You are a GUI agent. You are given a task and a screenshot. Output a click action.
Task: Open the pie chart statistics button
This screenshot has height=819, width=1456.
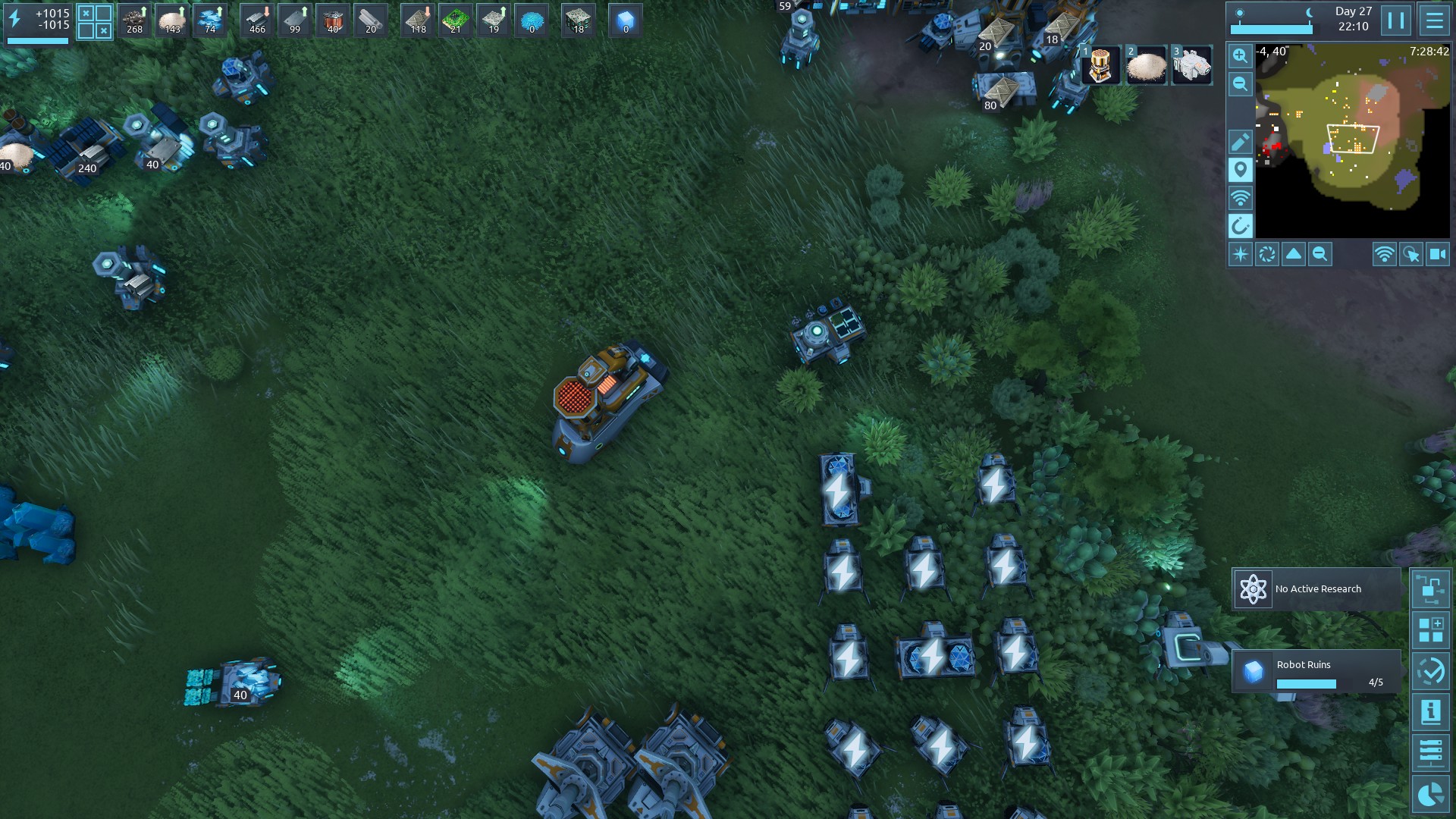[1430, 794]
